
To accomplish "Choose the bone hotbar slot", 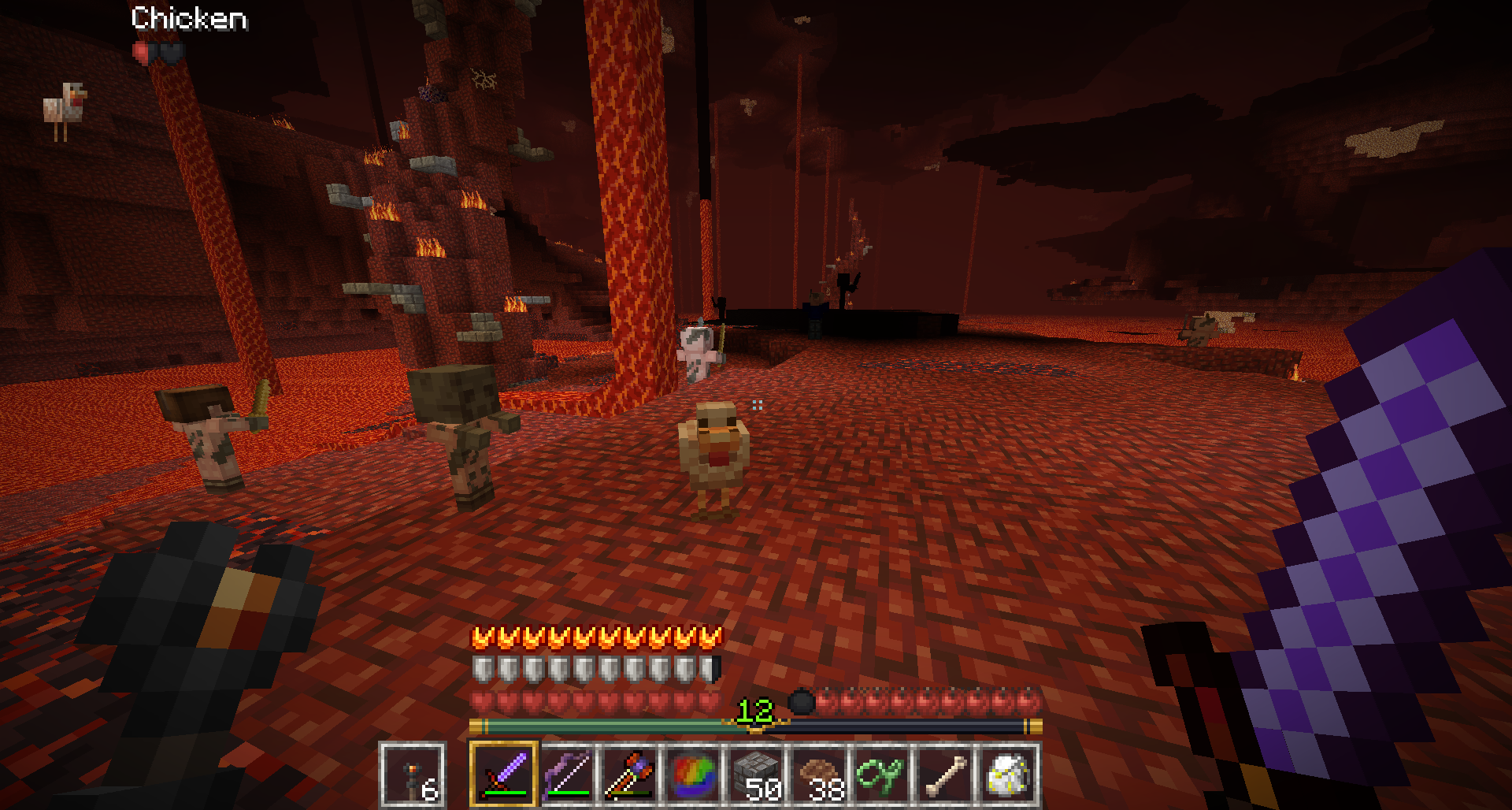I will click(945, 775).
